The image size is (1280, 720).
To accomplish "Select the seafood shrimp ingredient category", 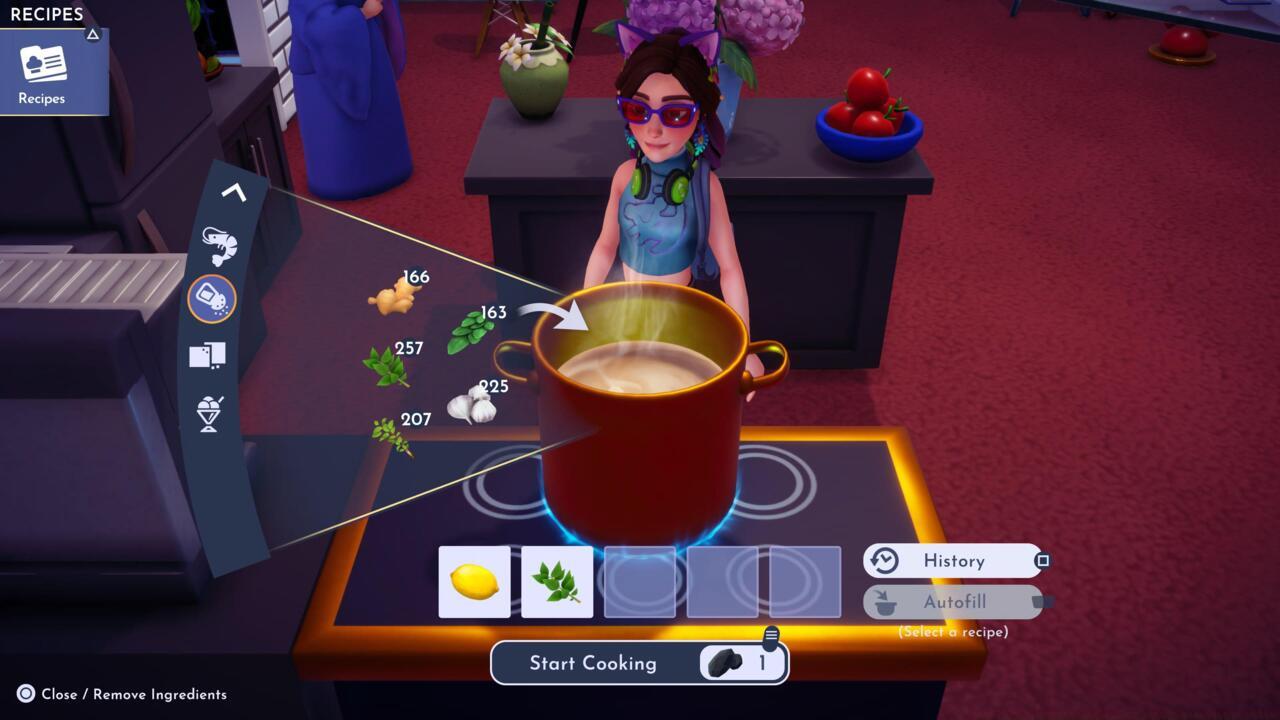I will pyautogui.click(x=217, y=244).
